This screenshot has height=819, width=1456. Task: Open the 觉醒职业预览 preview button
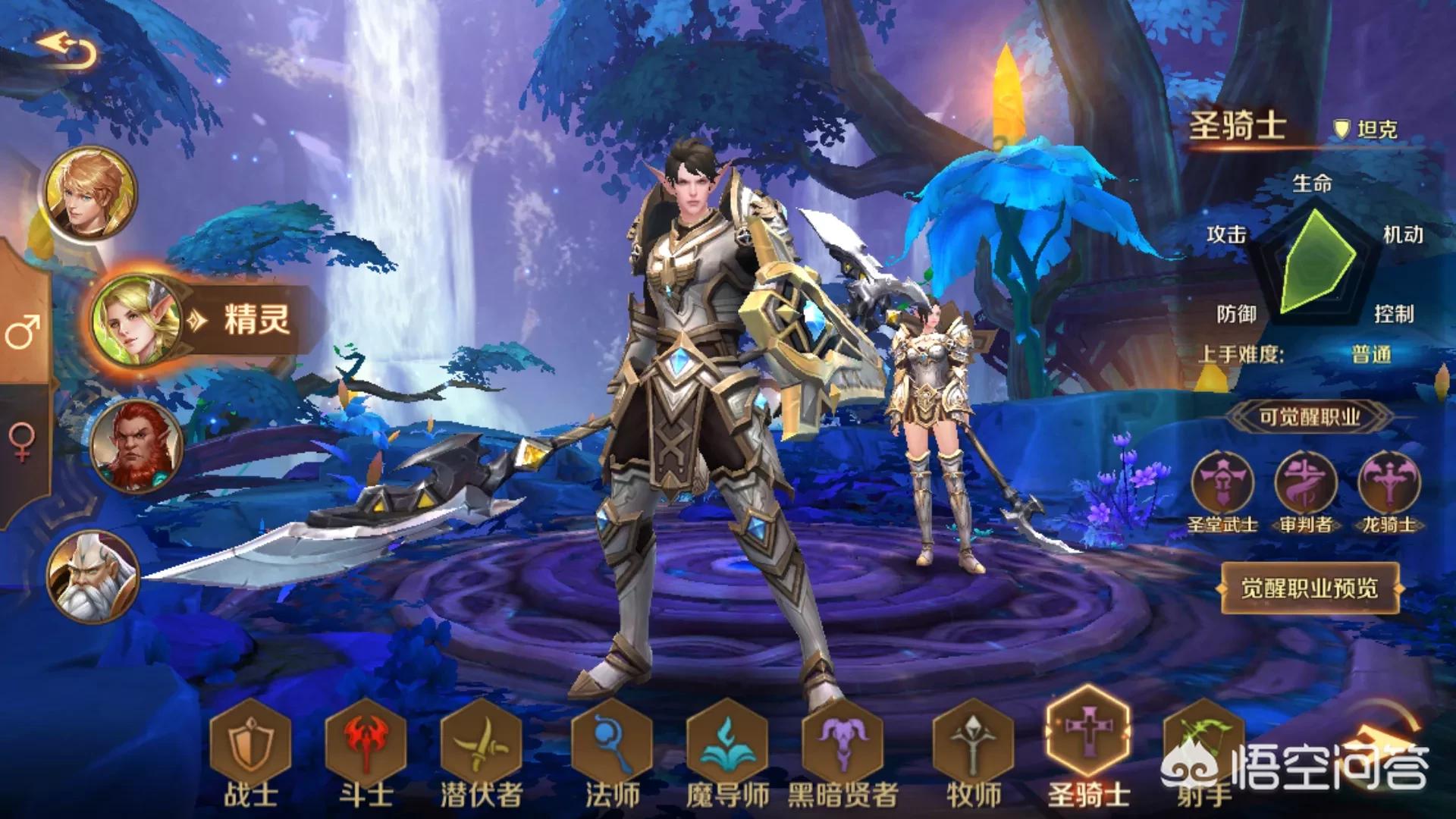click(1310, 588)
